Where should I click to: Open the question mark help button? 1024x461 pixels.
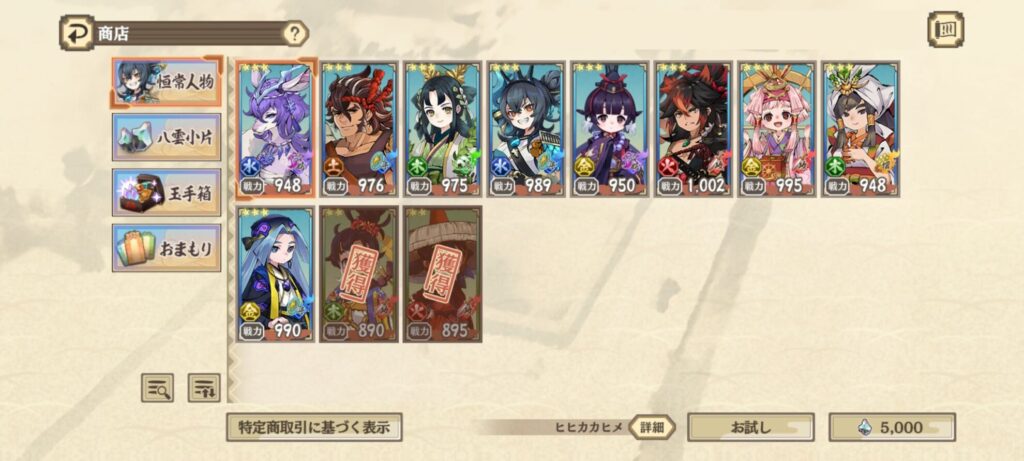point(294,33)
